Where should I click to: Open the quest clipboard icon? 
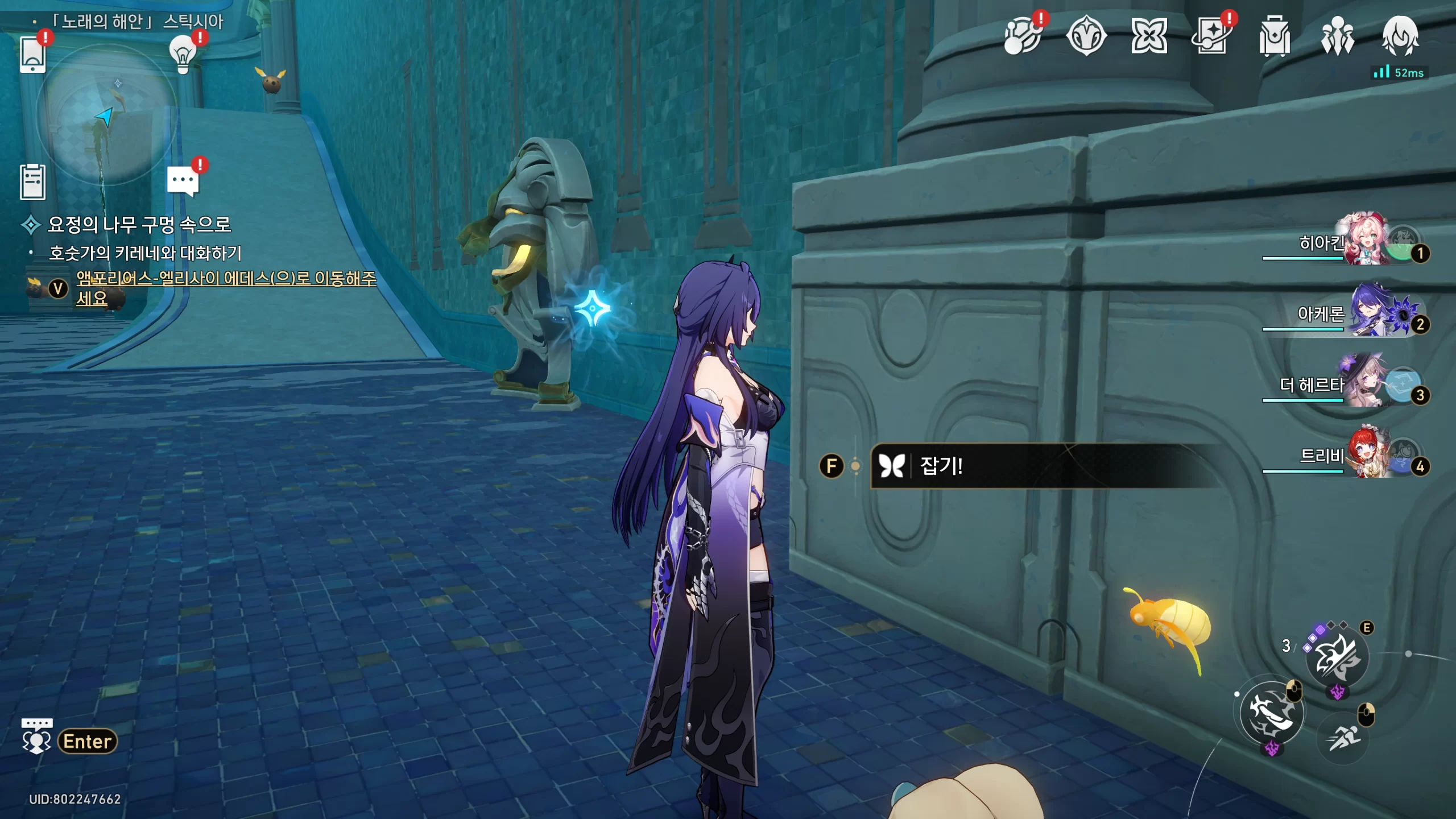pos(32,182)
